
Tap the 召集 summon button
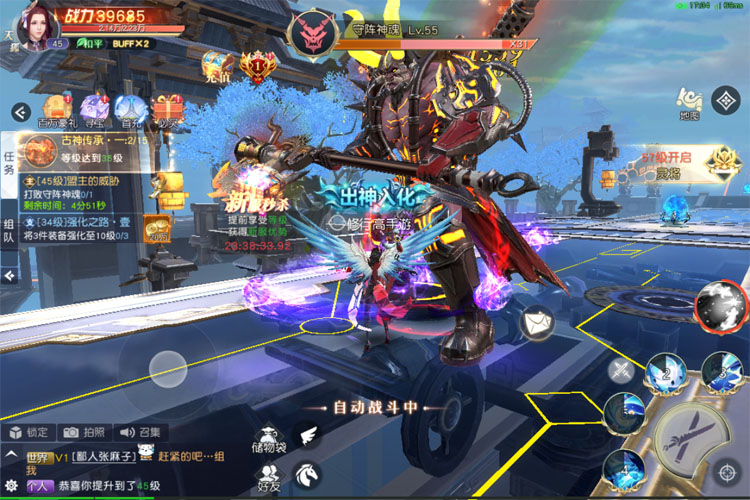139,432
